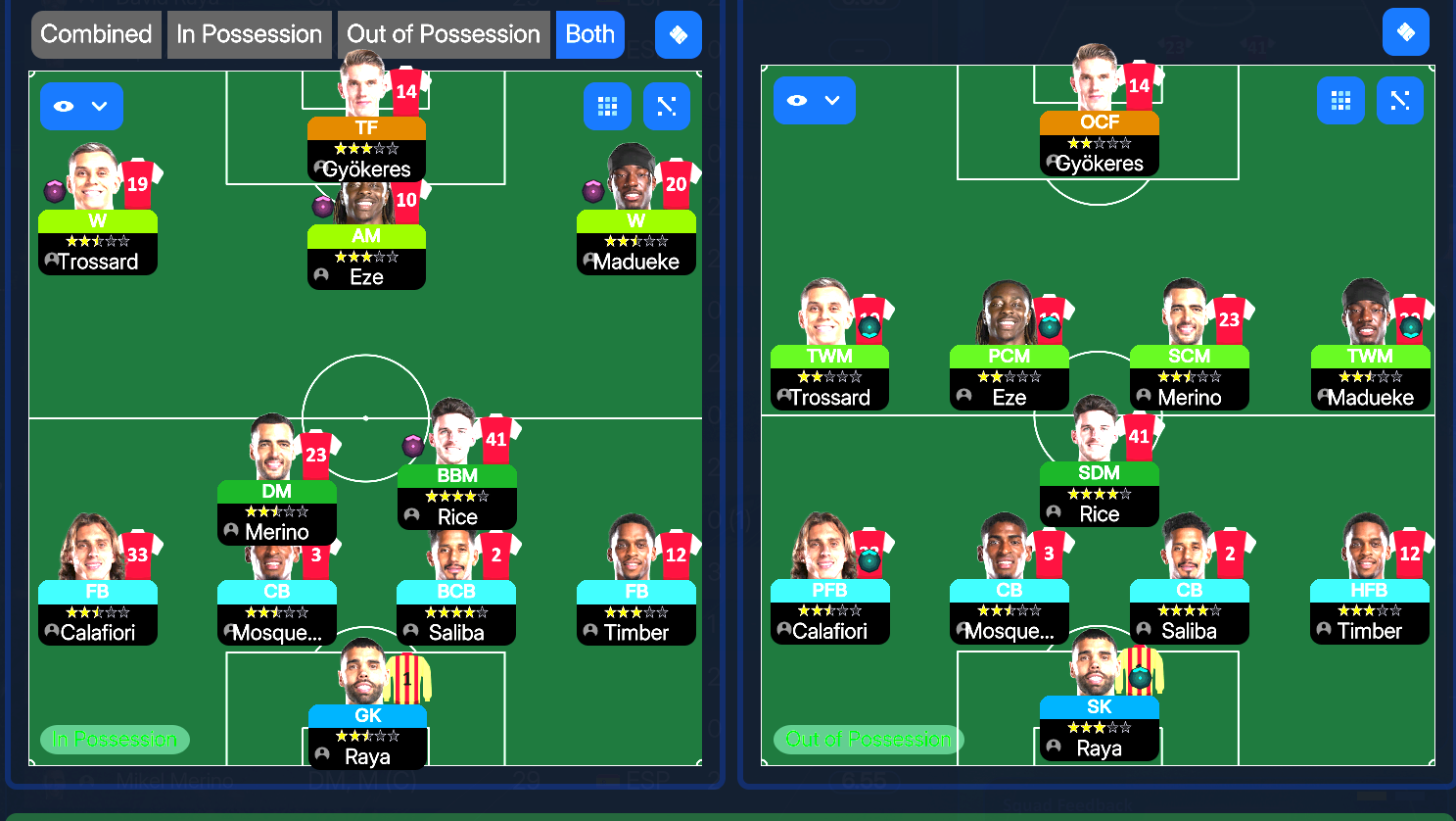The width and height of the screenshot is (1456, 821).
Task: Click the green In Possession label at bottom left
Action: (x=114, y=740)
